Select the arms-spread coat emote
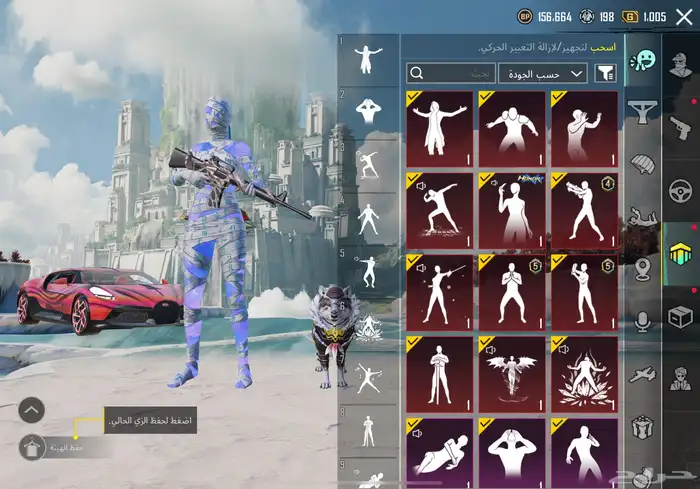Viewport: 700px width, 489px height. (x=440, y=129)
